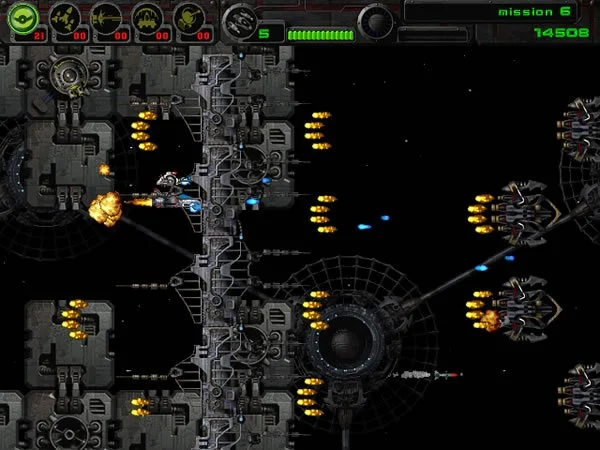Select the highlighted green weapon slot
Viewport: 600px width, 450px height.
pyautogui.click(x=22, y=18)
